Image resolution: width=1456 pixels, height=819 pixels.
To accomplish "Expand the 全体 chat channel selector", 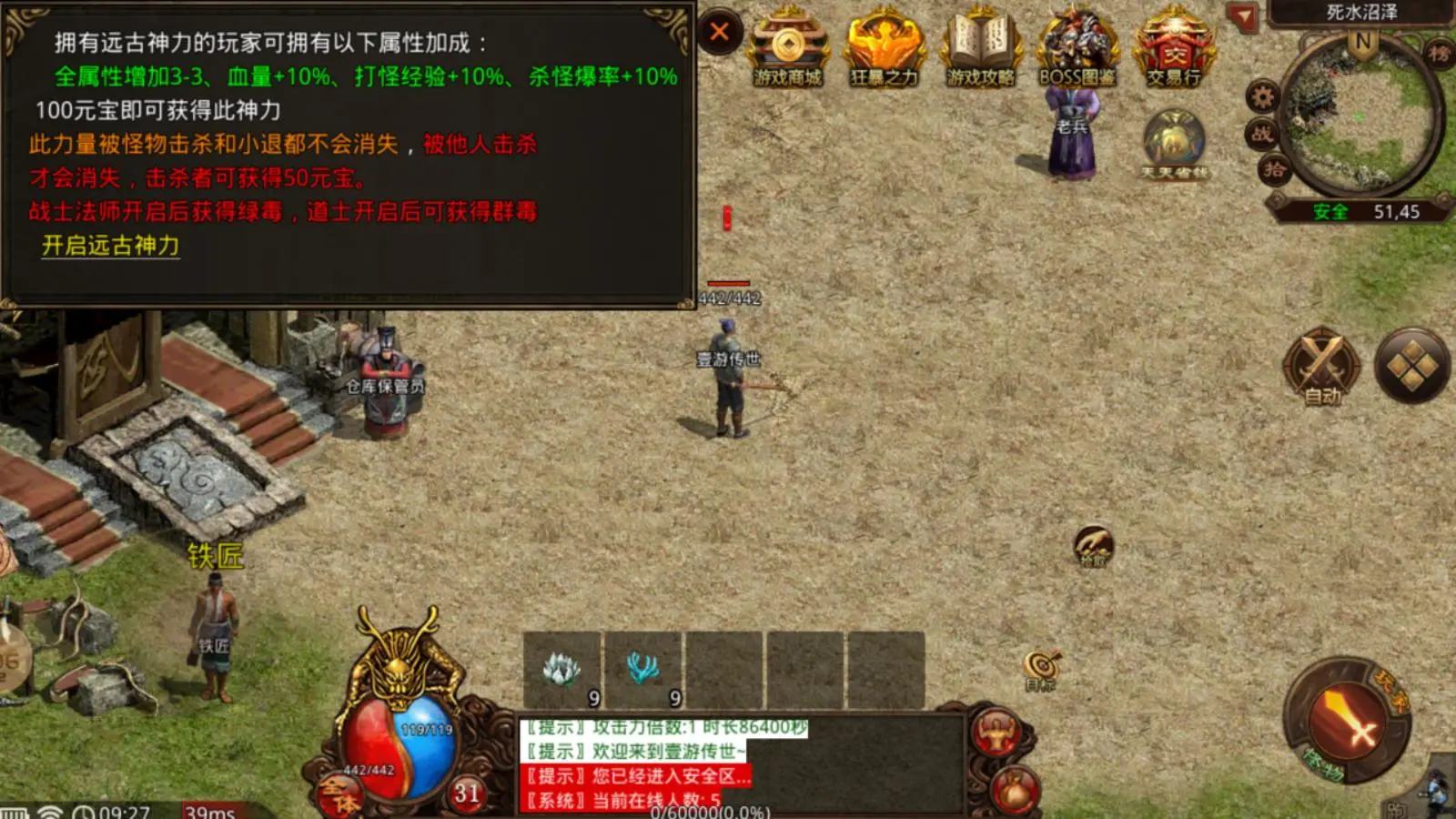I will [x=340, y=794].
